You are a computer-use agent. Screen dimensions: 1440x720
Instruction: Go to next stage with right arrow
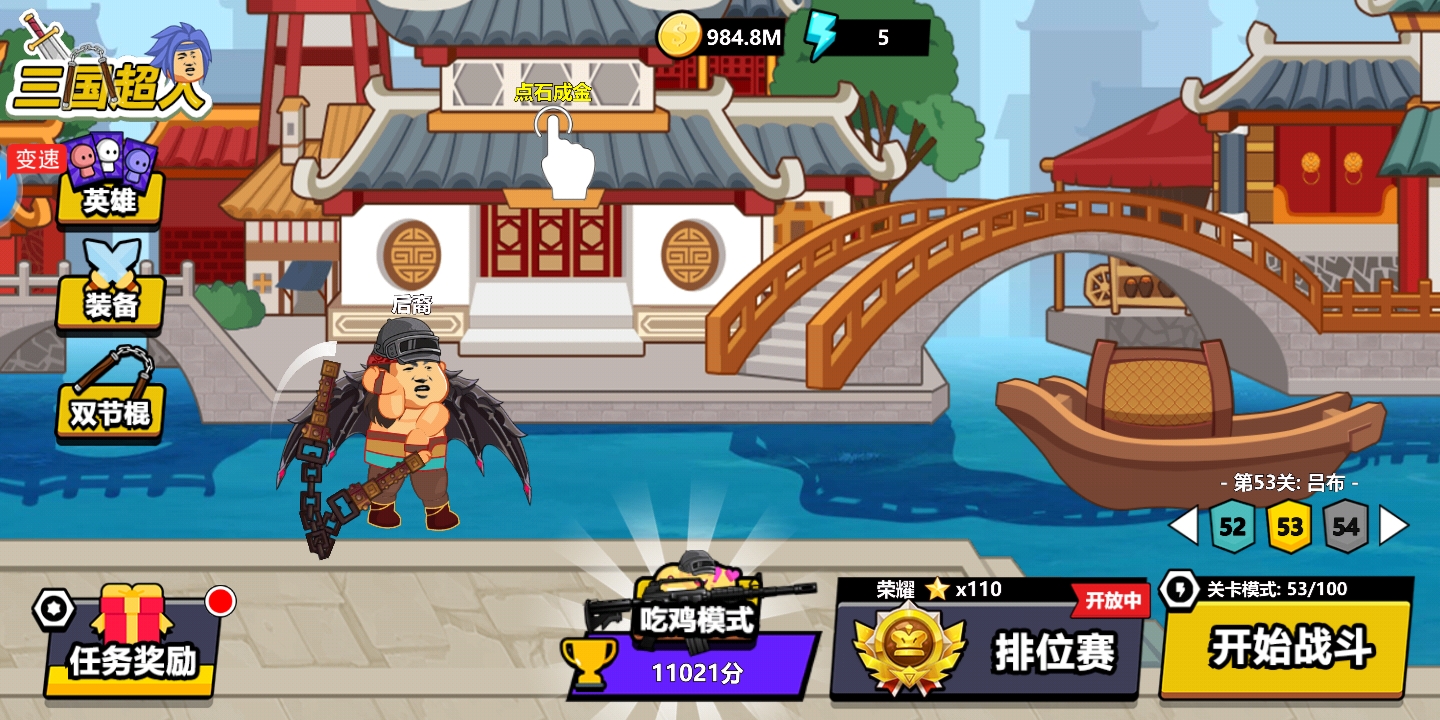pos(1393,526)
